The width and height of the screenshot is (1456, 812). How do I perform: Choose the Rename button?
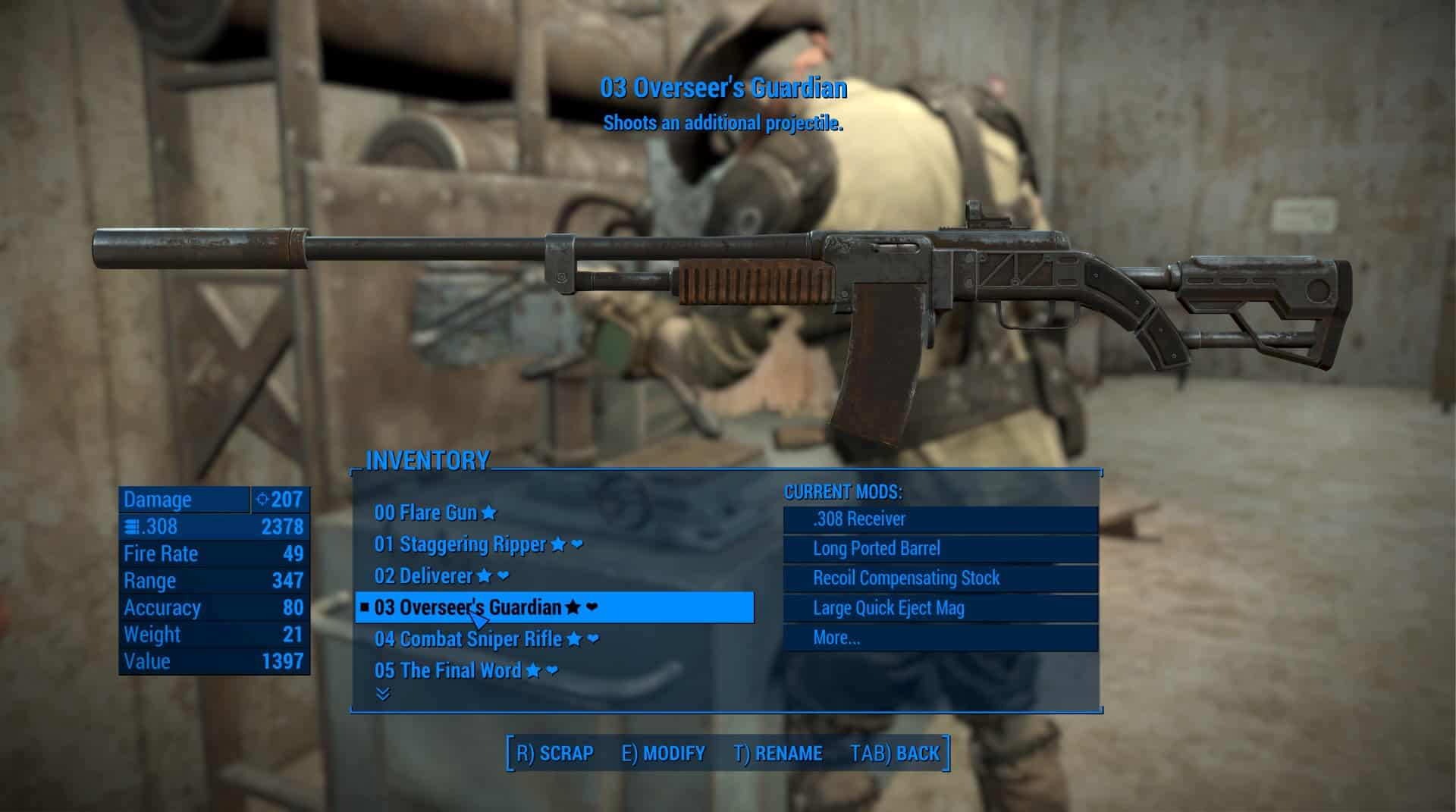[x=778, y=754]
